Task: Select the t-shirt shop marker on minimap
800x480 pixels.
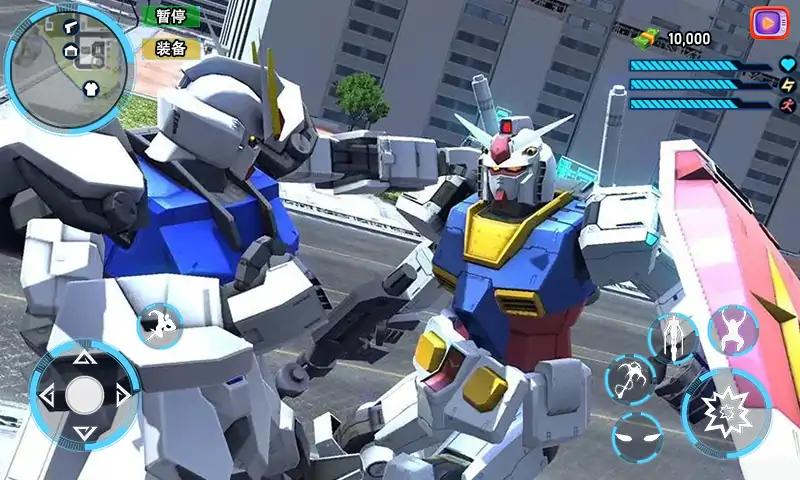Action: point(90,87)
